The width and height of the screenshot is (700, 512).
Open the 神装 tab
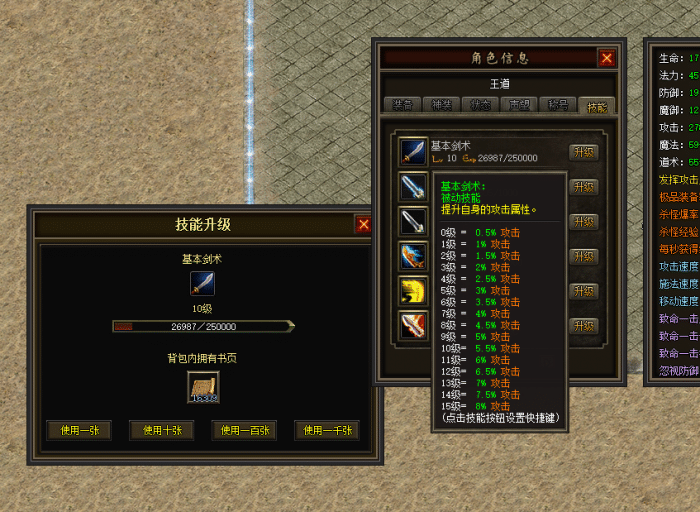pyautogui.click(x=440, y=106)
